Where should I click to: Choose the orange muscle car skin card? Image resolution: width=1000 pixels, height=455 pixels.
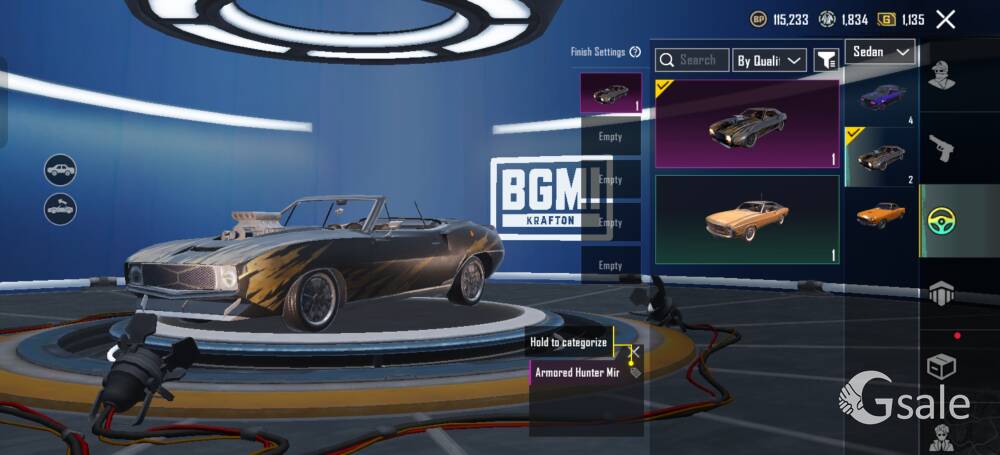pos(747,220)
